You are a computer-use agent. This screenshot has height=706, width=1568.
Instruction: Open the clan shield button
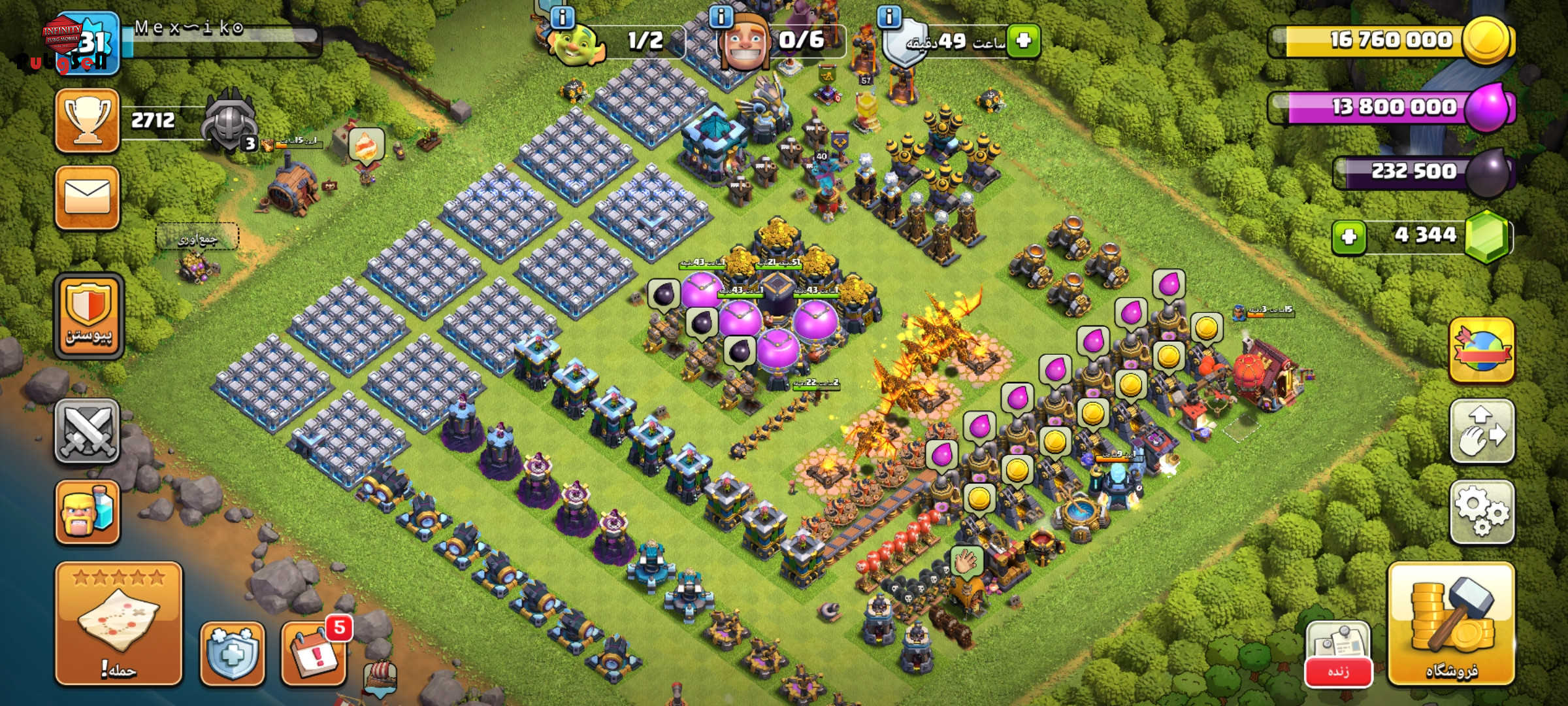(88, 316)
